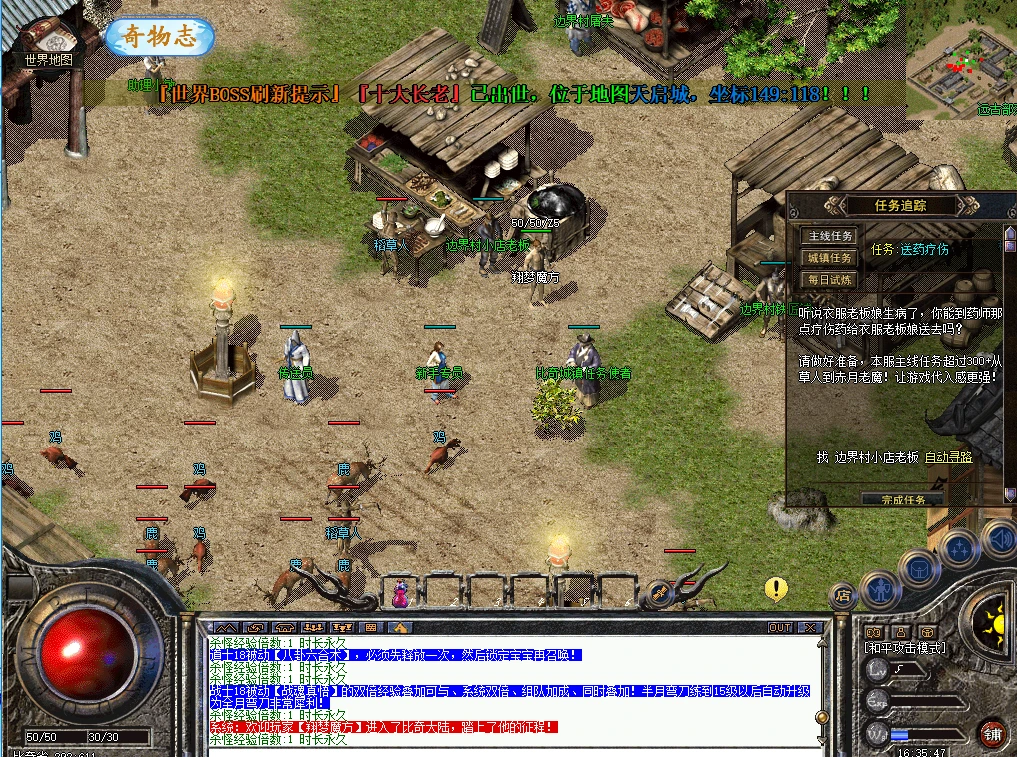Open the 奇物志 panel
Viewport: 1017px width, 757px height.
(159, 36)
